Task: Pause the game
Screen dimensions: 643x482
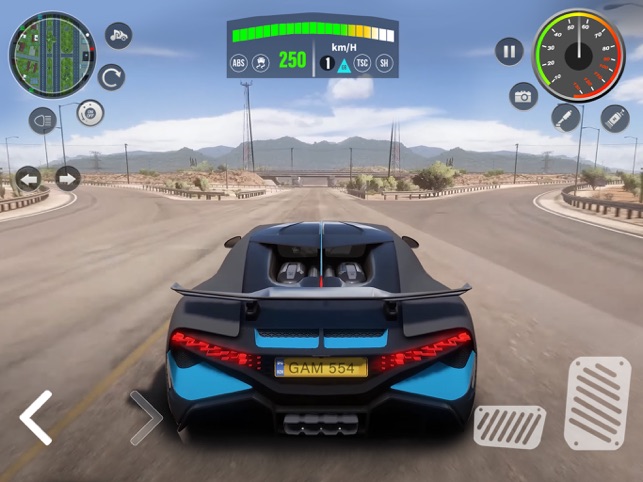Action: [510, 51]
